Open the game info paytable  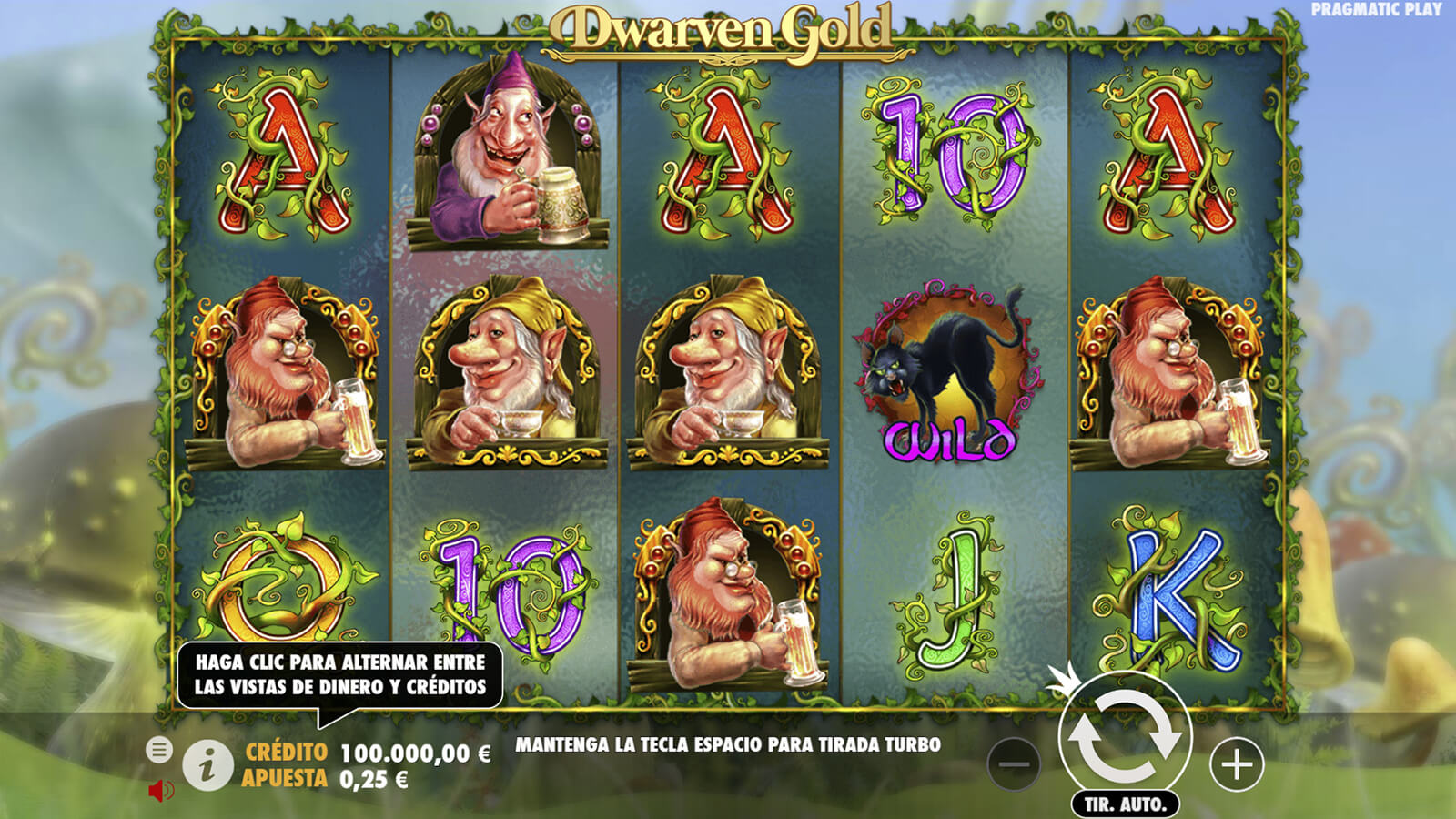(x=207, y=765)
